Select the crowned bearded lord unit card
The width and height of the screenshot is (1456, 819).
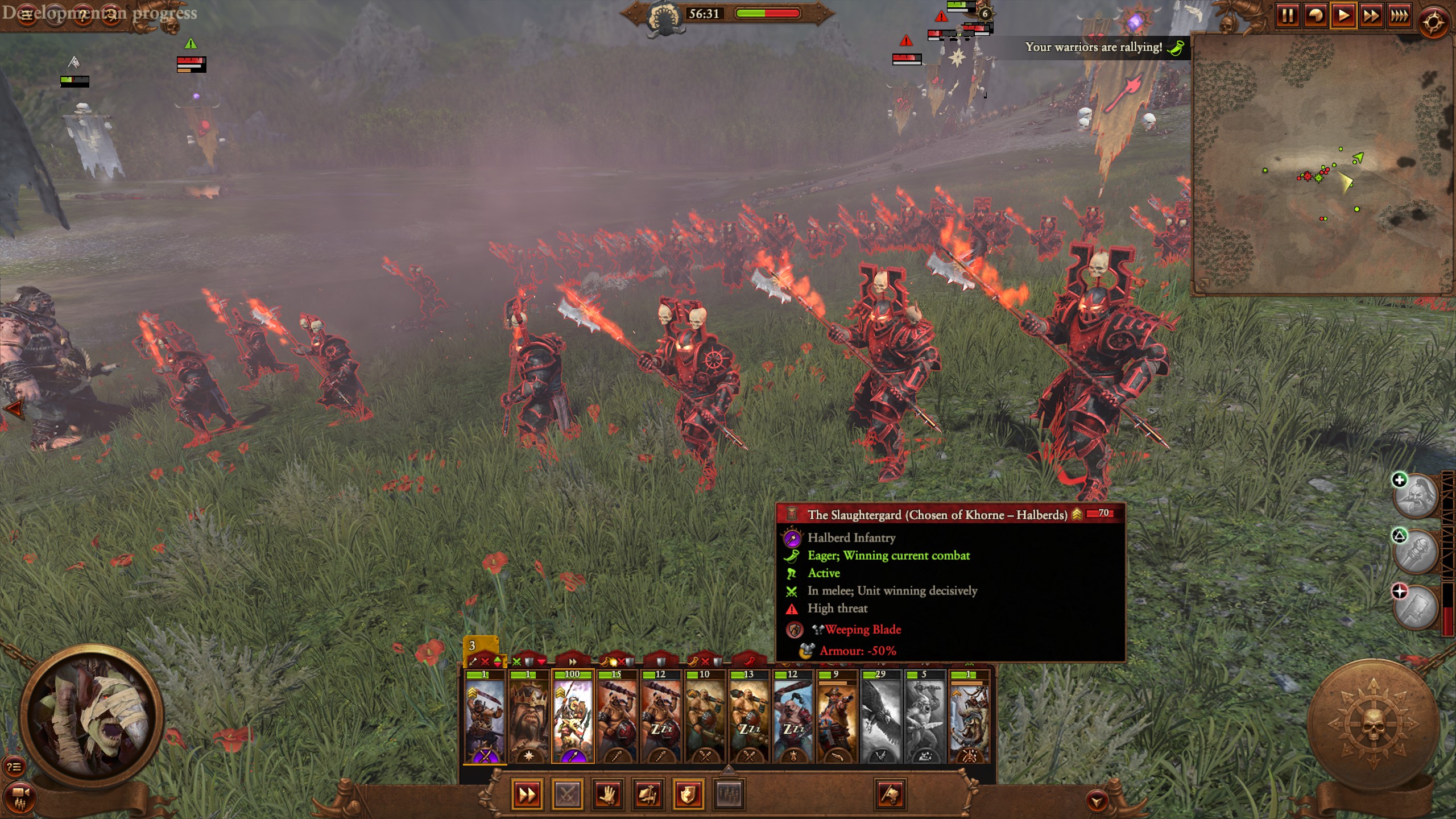pos(528,718)
